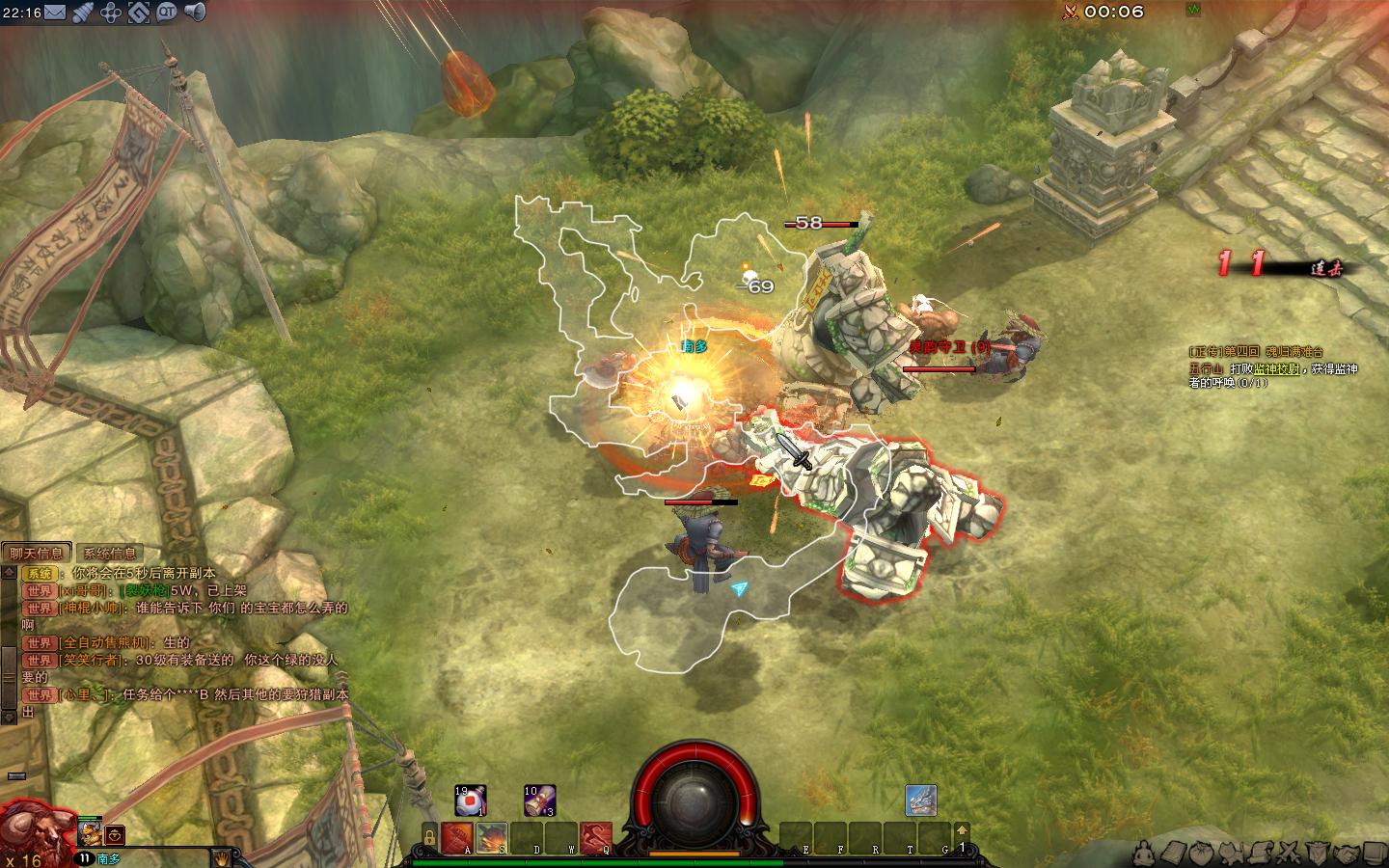Open the handshake social menu icon
Viewport: 1389px width, 868px height.
[x=1347, y=853]
